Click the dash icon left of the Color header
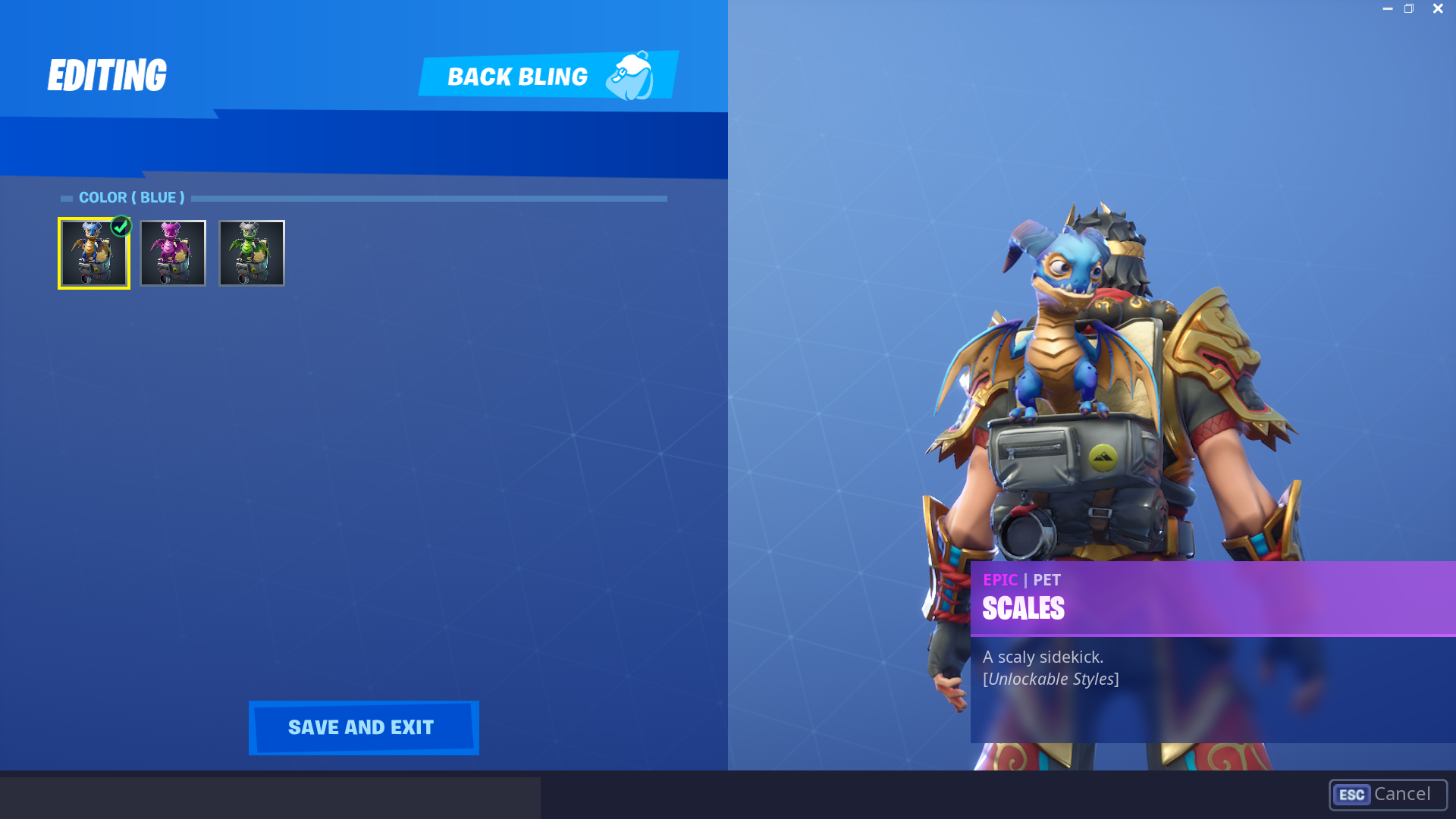Image resolution: width=1456 pixels, height=819 pixels. pos(67,197)
